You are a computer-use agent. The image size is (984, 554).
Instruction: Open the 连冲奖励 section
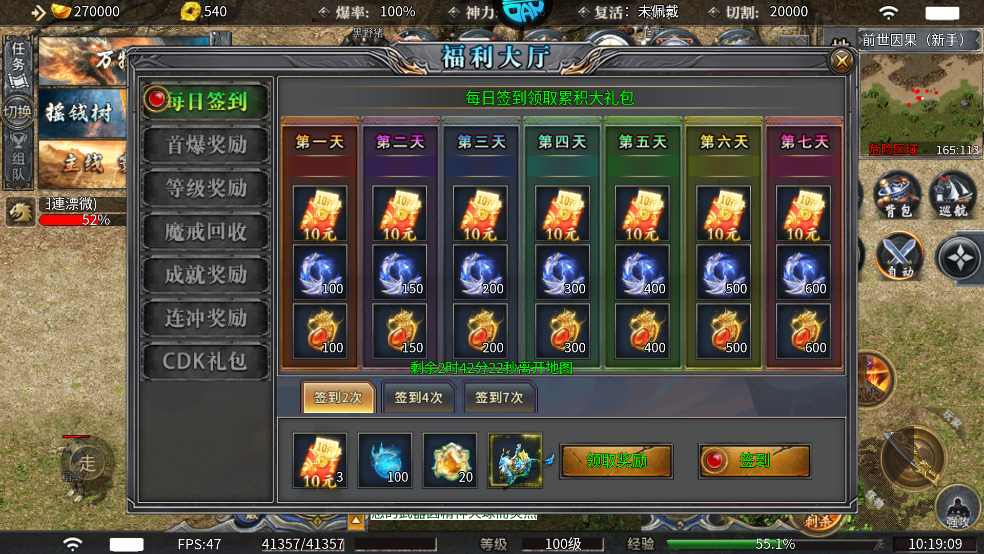206,318
